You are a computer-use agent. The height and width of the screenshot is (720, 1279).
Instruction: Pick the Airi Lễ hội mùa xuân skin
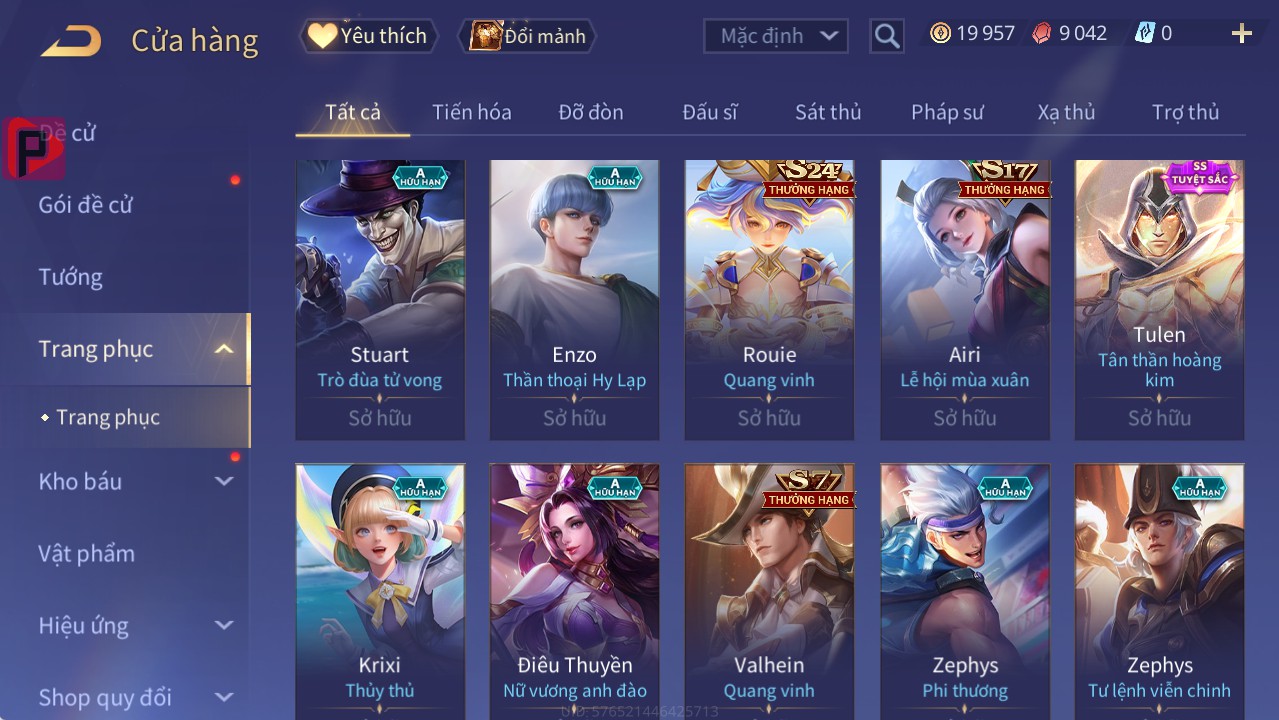pos(964,299)
